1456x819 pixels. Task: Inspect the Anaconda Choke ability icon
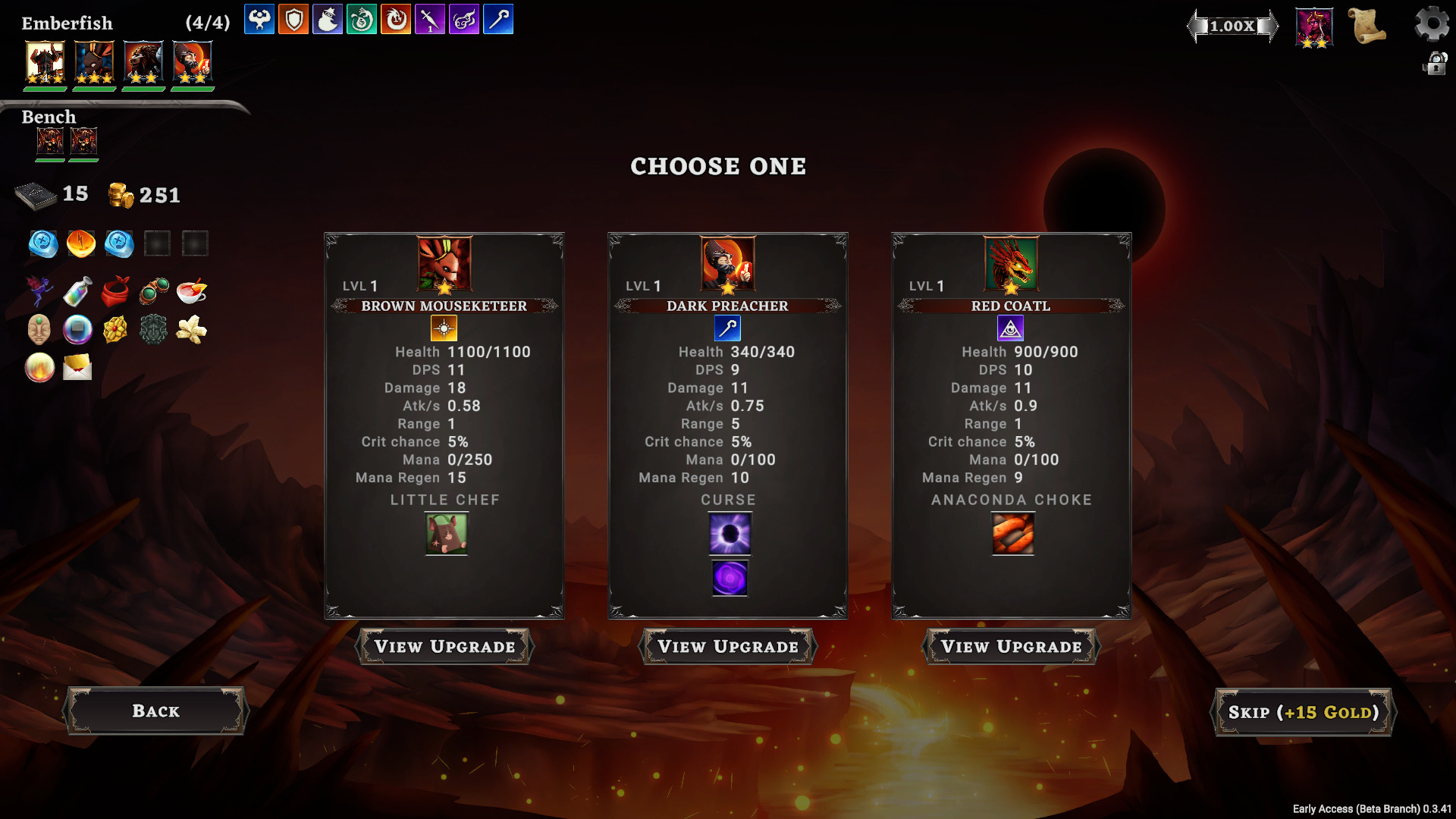pos(1012,534)
